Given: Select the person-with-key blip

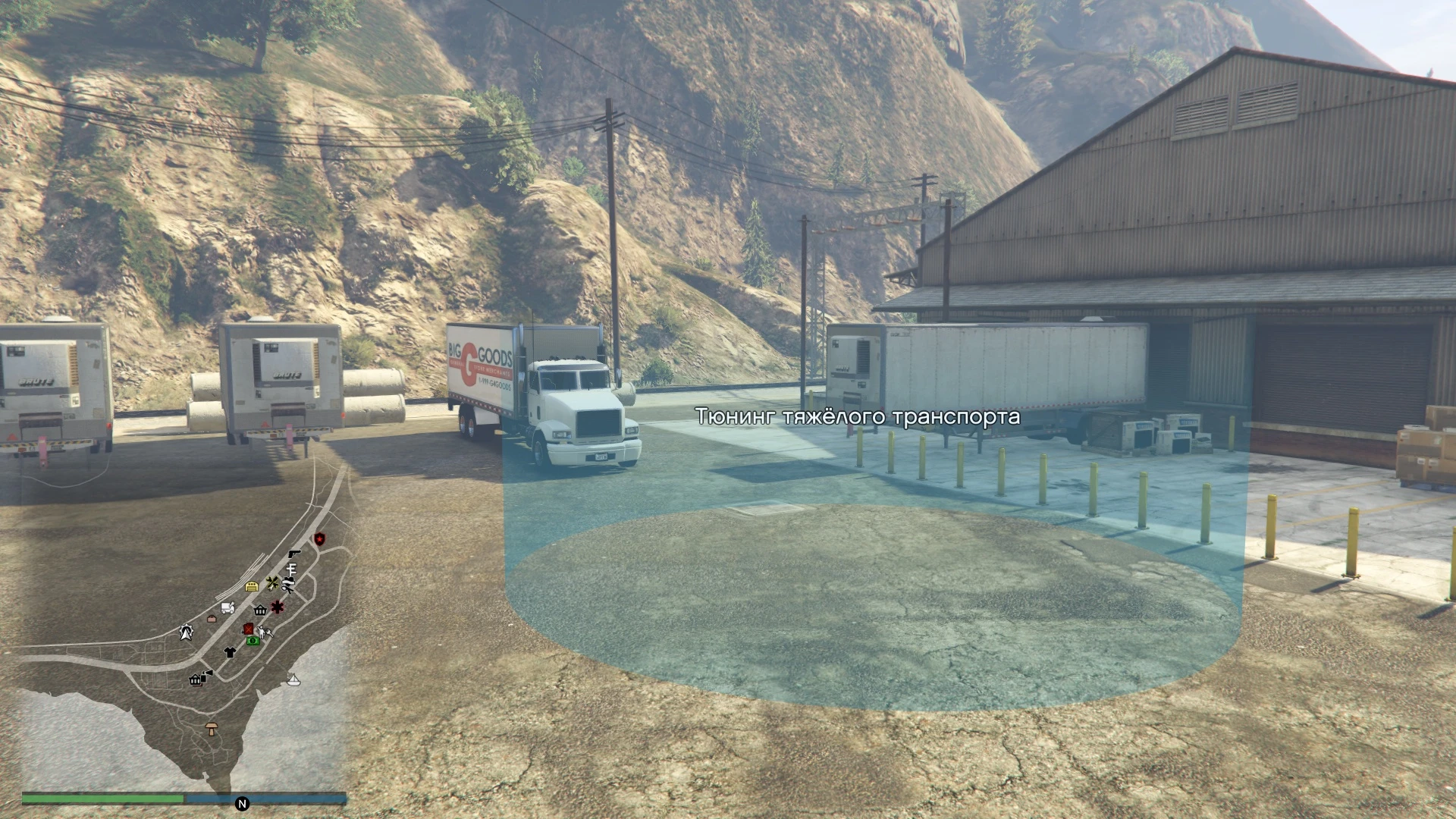Looking at the screenshot, I should pyautogui.click(x=264, y=632).
